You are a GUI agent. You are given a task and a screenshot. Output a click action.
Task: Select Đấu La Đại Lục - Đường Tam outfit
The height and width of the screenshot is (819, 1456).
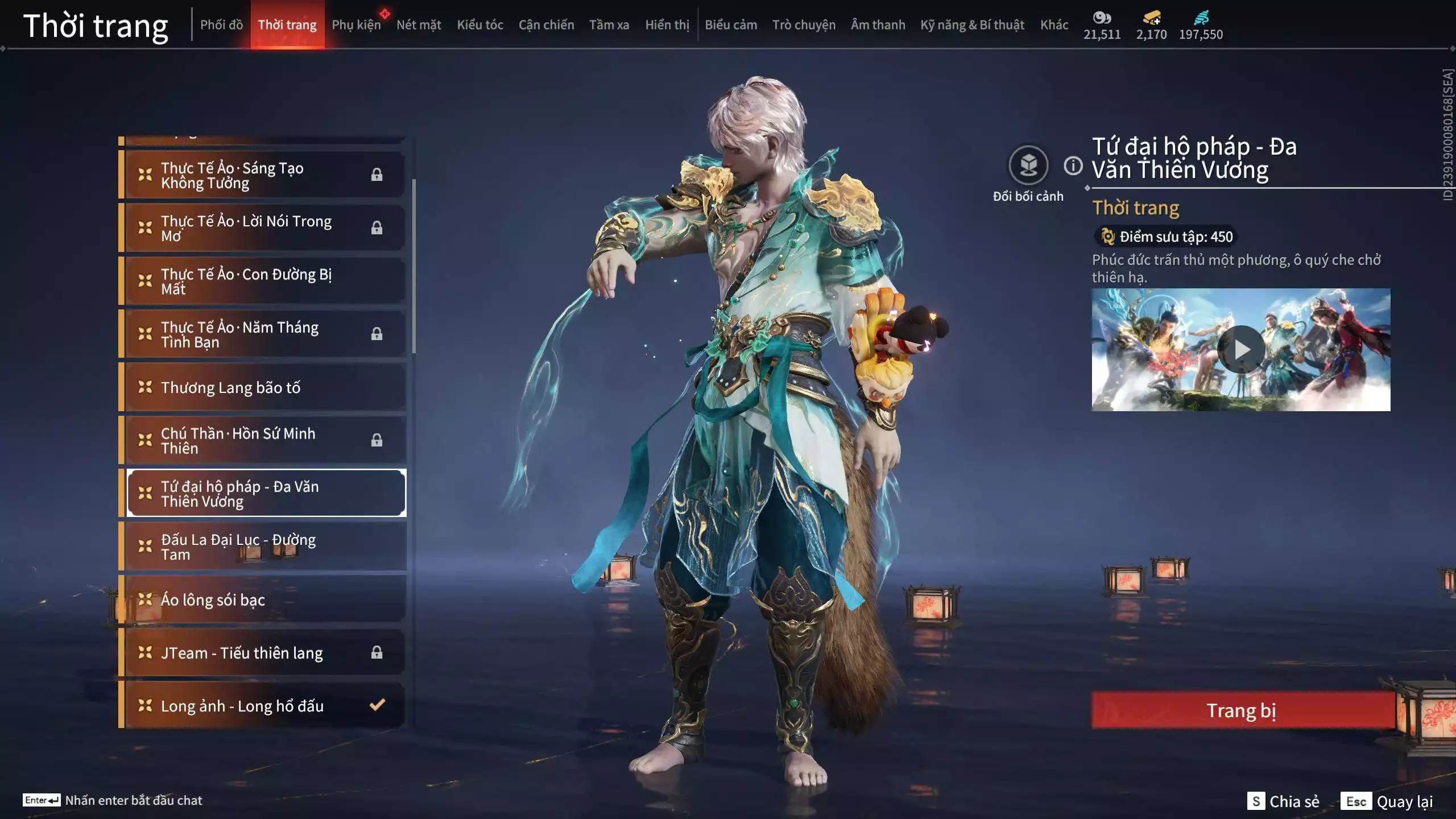(265, 547)
